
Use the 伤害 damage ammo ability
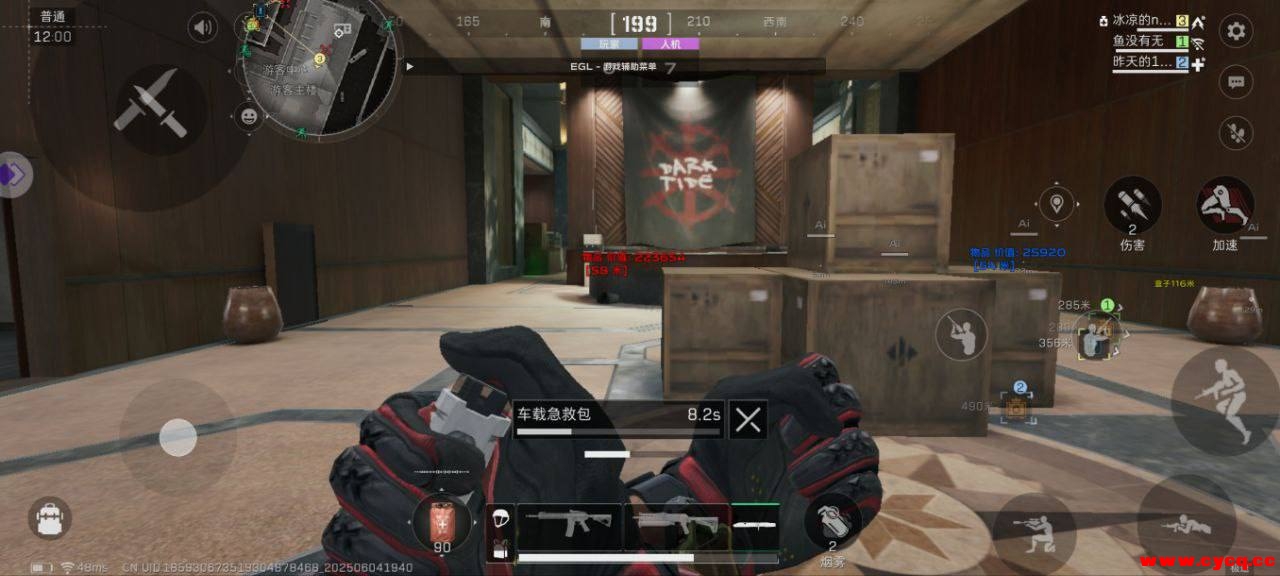click(1132, 206)
